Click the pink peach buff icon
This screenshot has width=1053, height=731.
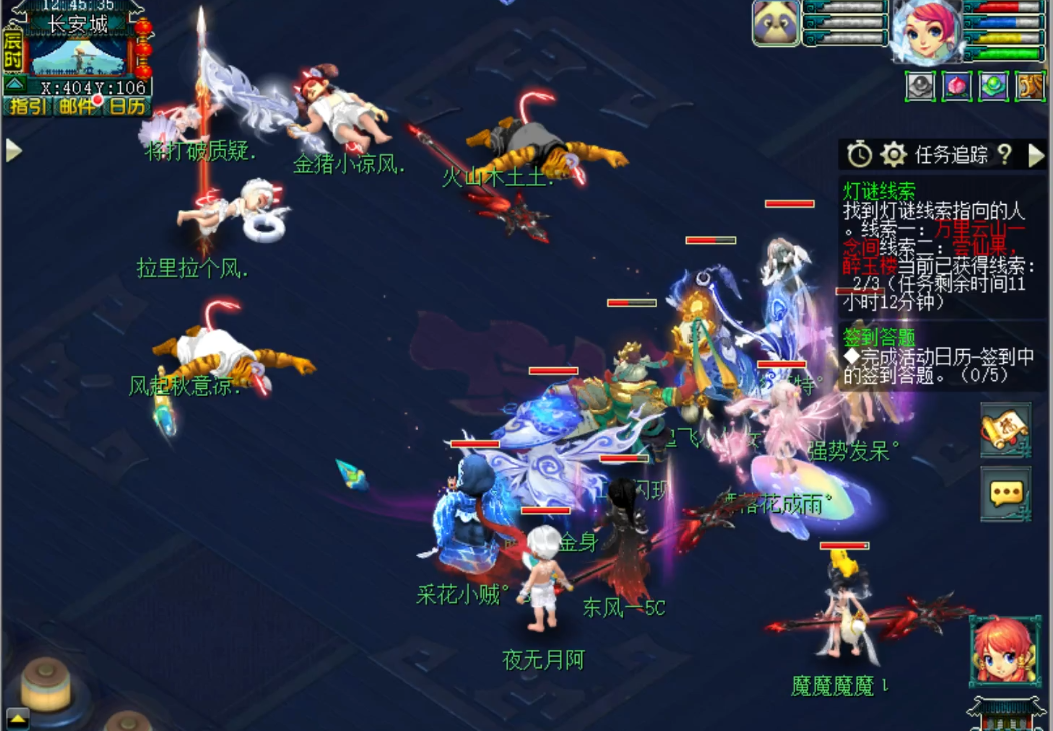957,87
